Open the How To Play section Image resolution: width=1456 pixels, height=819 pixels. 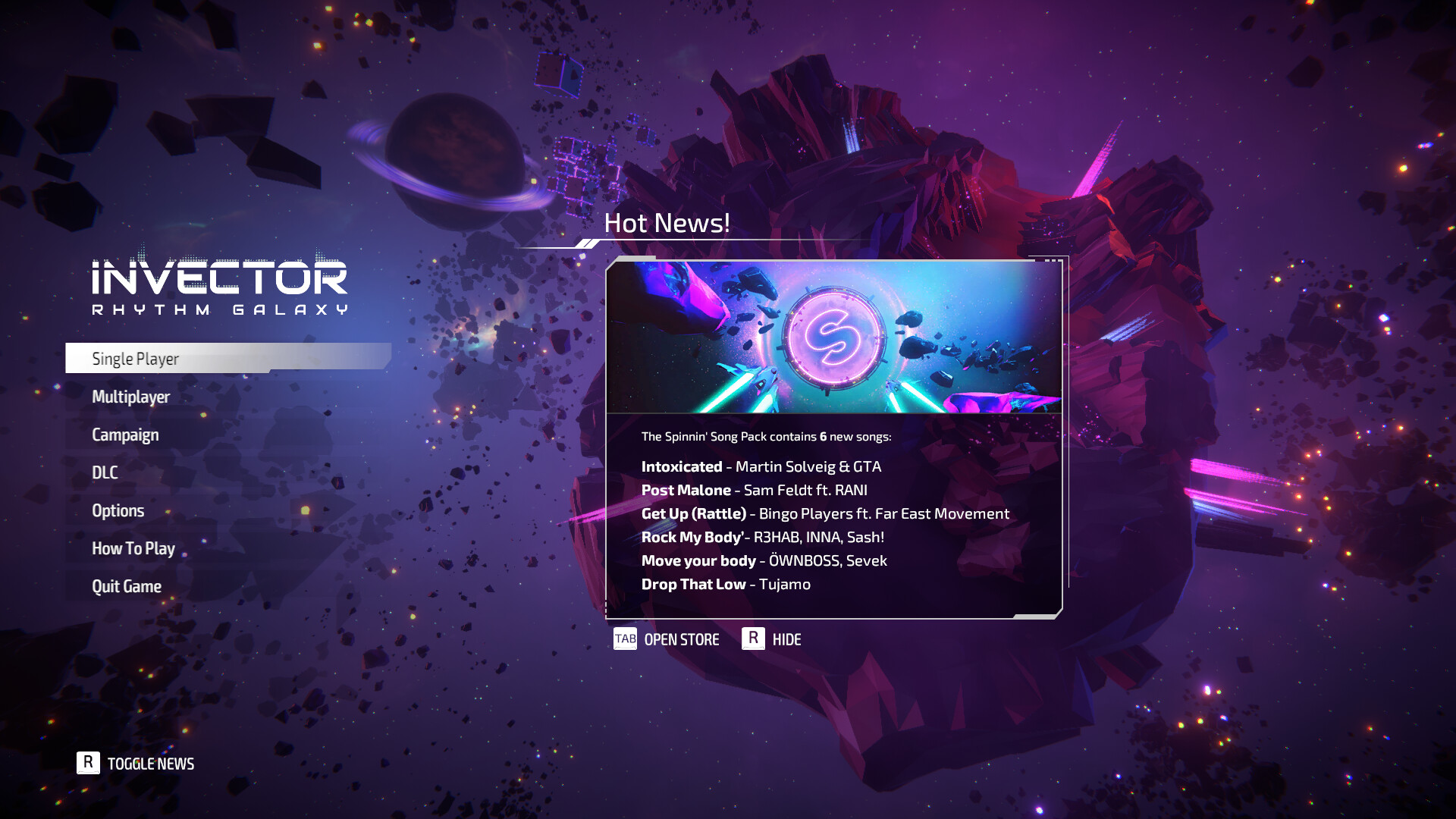133,548
